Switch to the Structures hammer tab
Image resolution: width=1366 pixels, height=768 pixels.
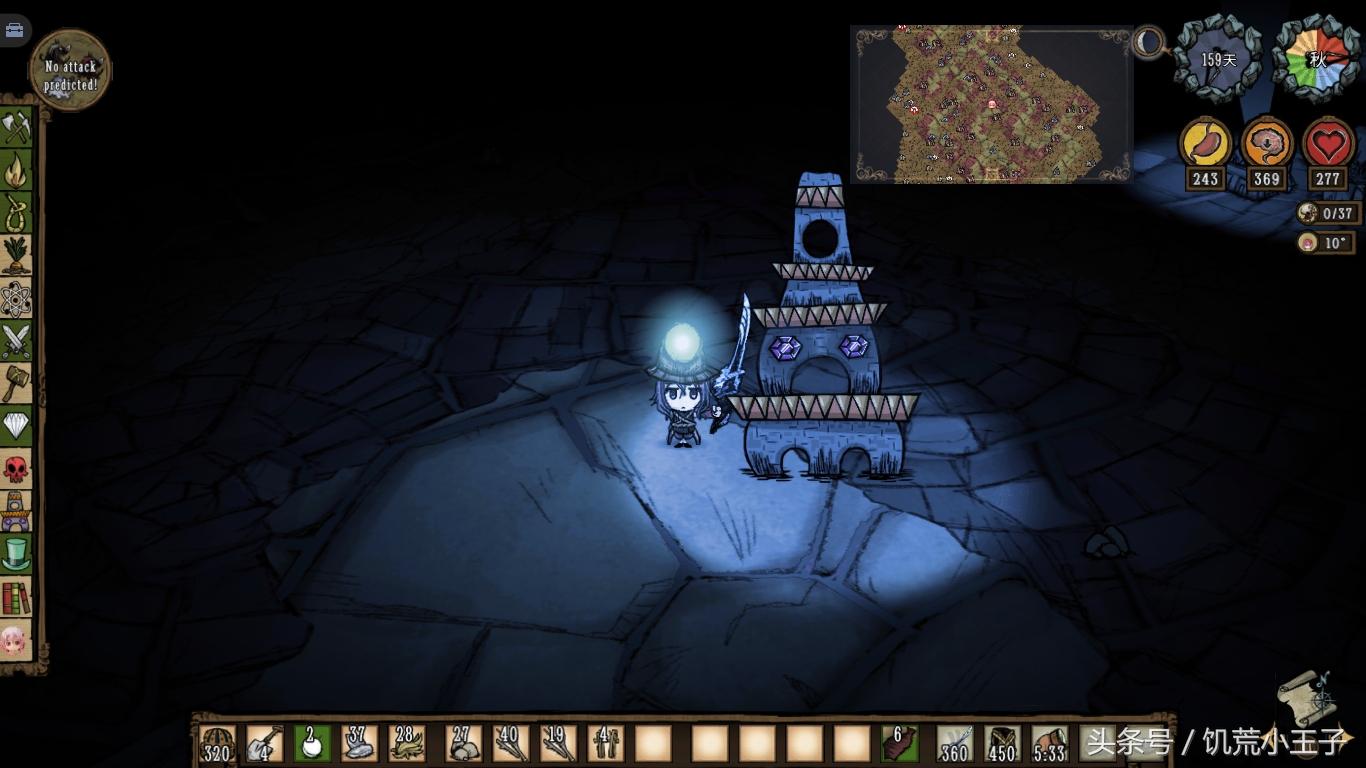(16, 383)
